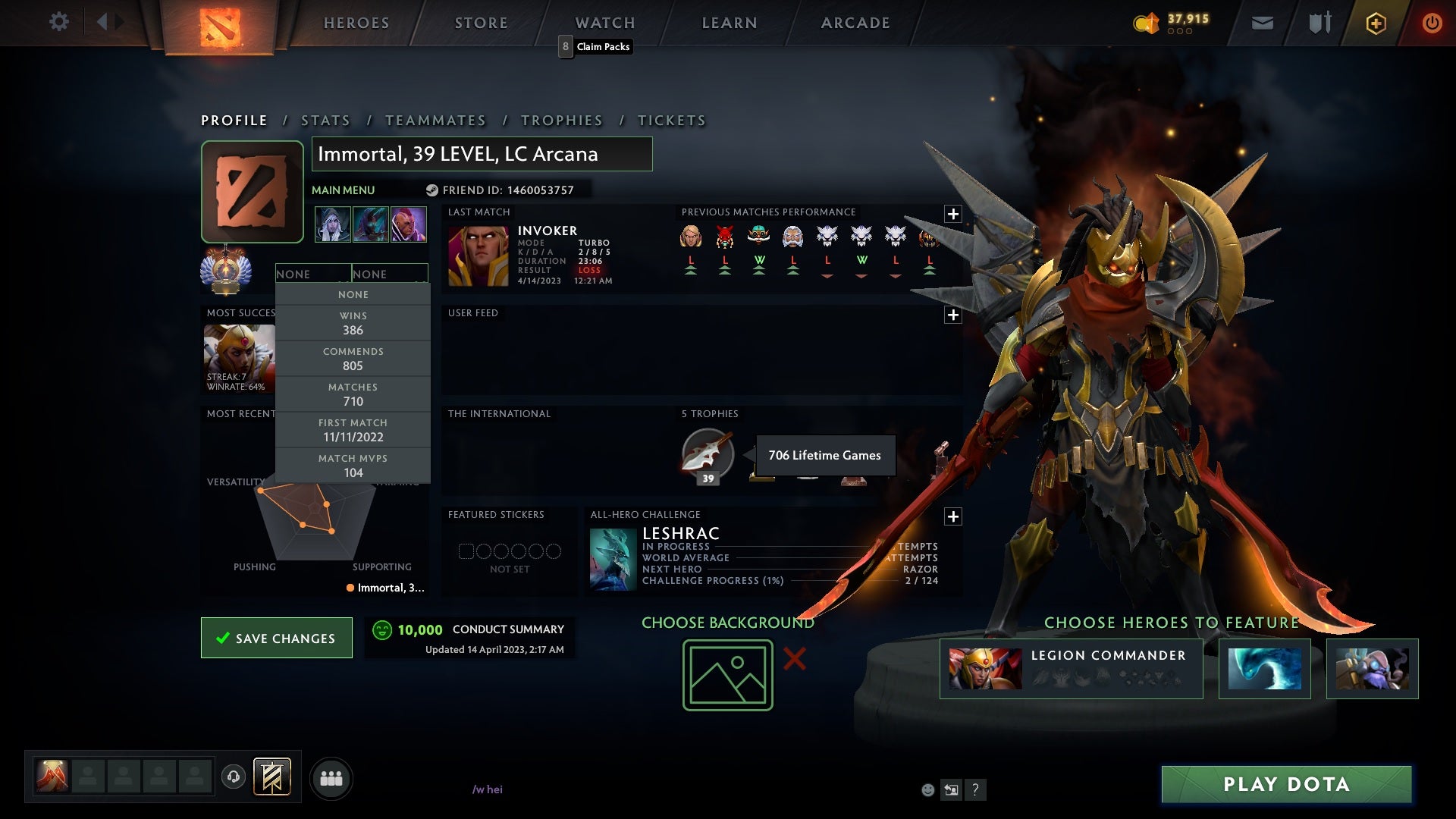The width and height of the screenshot is (1456, 819).
Task: Toggle the voice chat headset icon
Action: coord(233,777)
